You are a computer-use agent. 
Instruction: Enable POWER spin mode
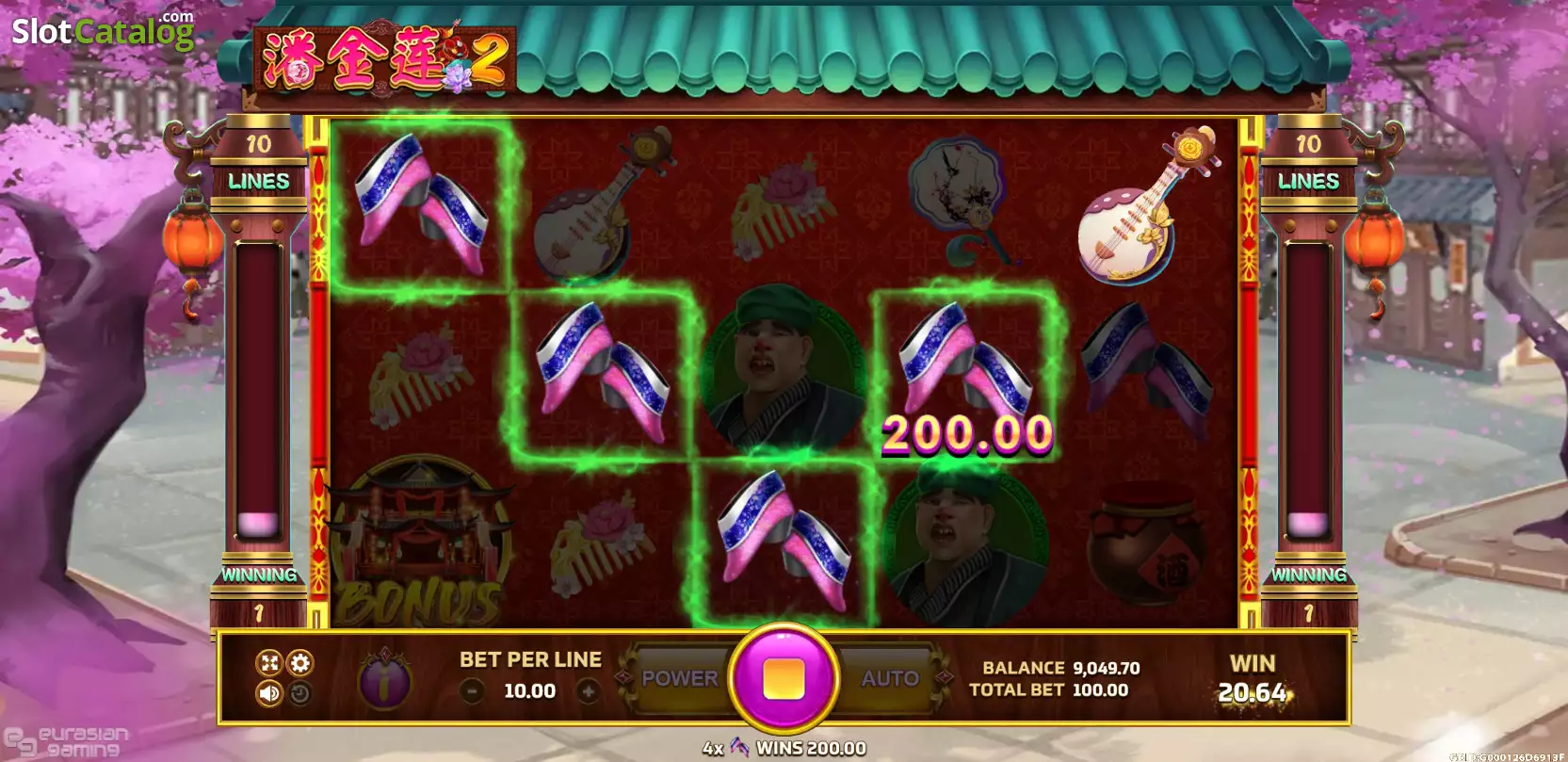point(680,676)
